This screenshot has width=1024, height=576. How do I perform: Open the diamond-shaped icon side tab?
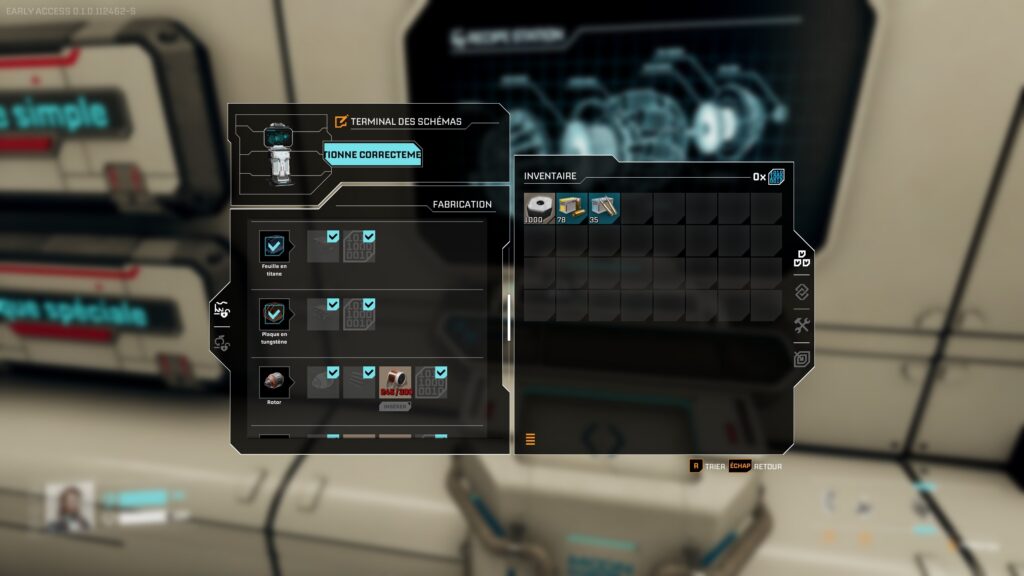[x=802, y=292]
